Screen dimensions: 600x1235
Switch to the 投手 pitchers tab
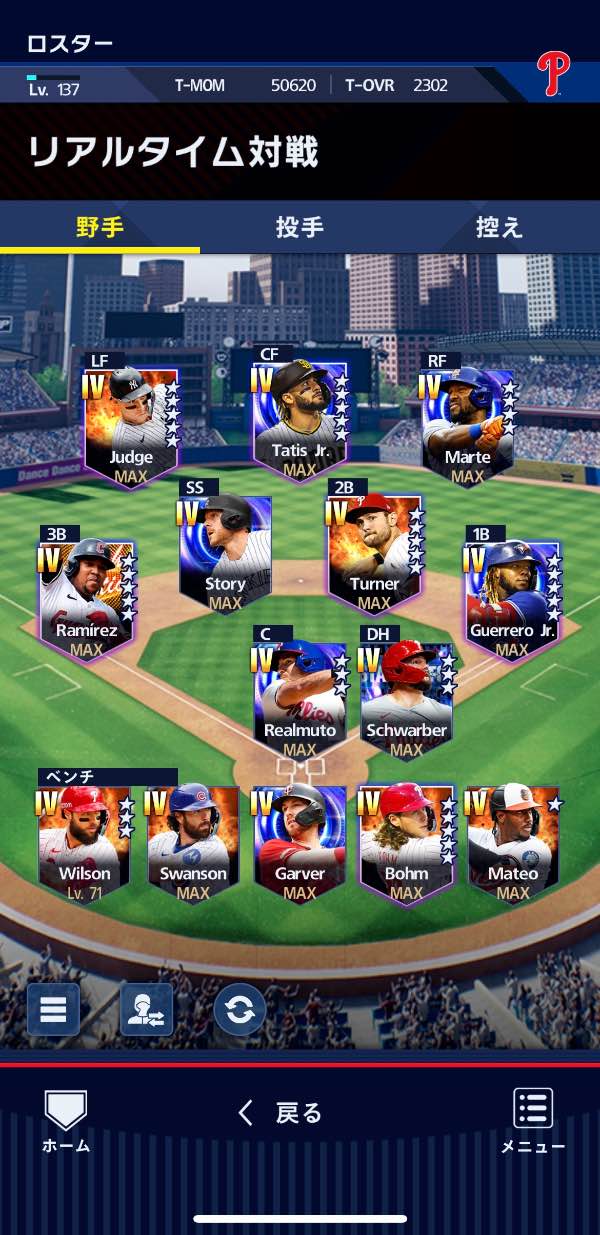(x=299, y=227)
